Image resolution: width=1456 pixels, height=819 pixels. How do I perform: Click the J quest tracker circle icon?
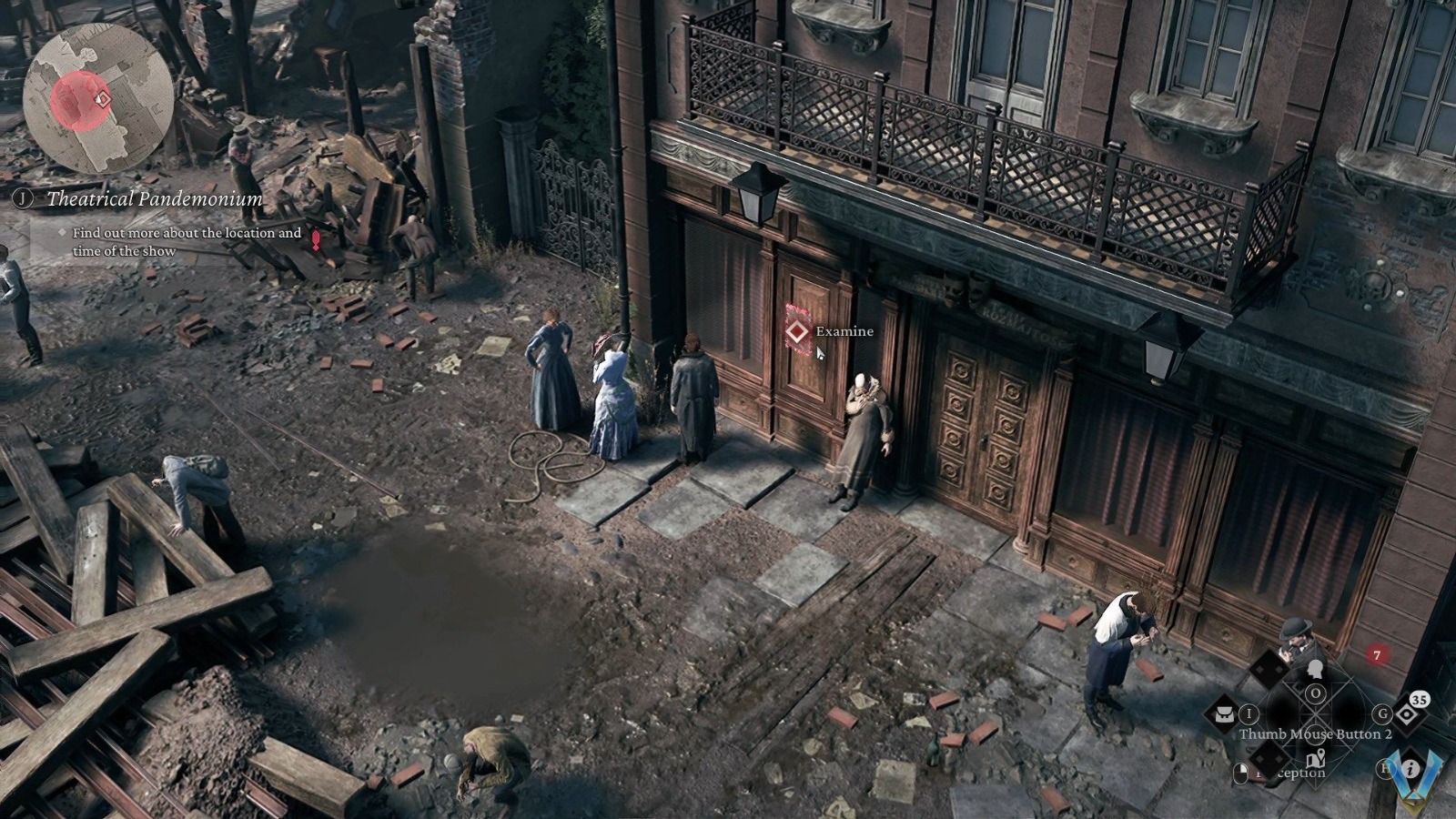(x=23, y=198)
